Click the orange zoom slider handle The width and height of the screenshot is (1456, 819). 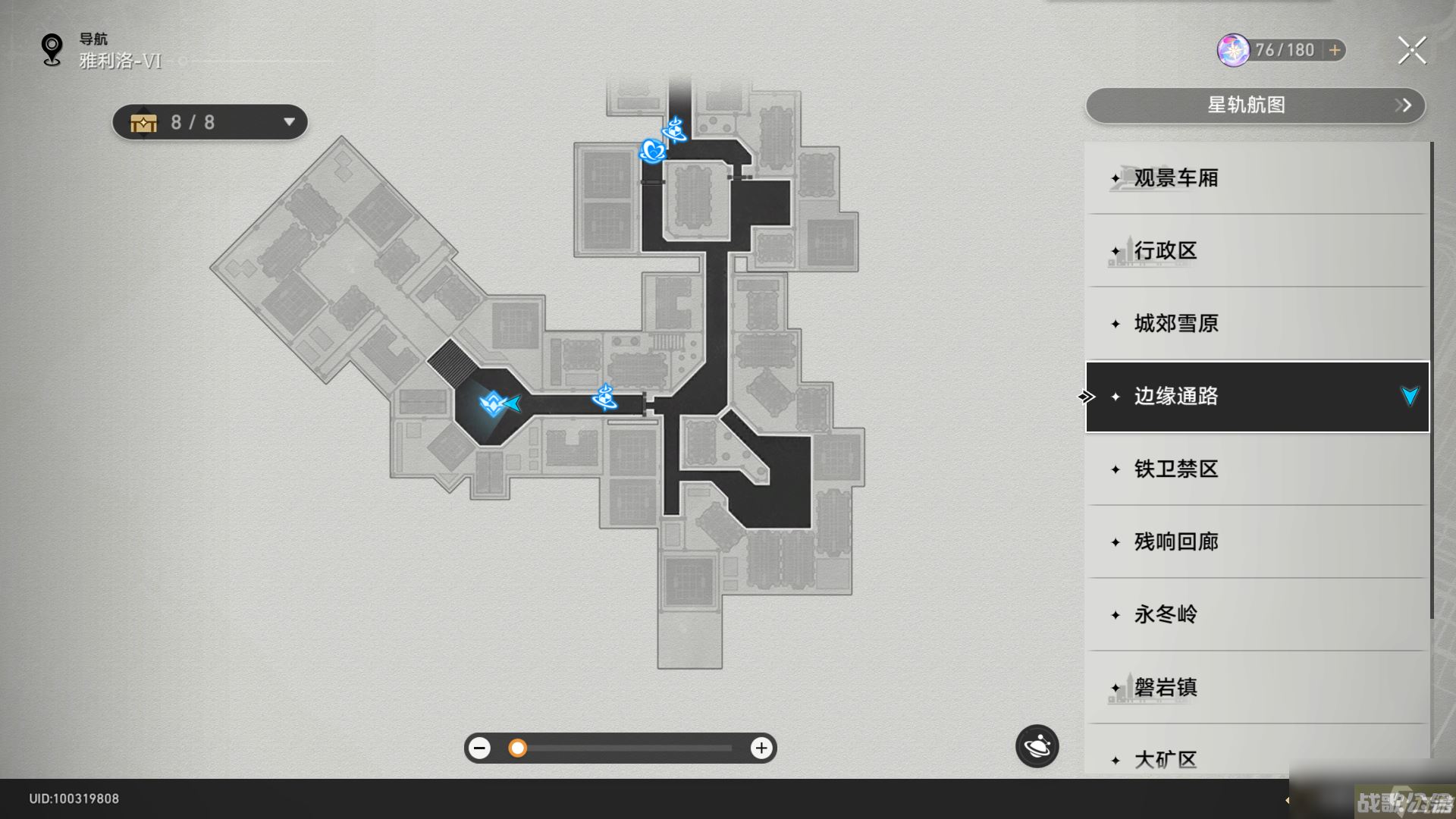click(517, 748)
